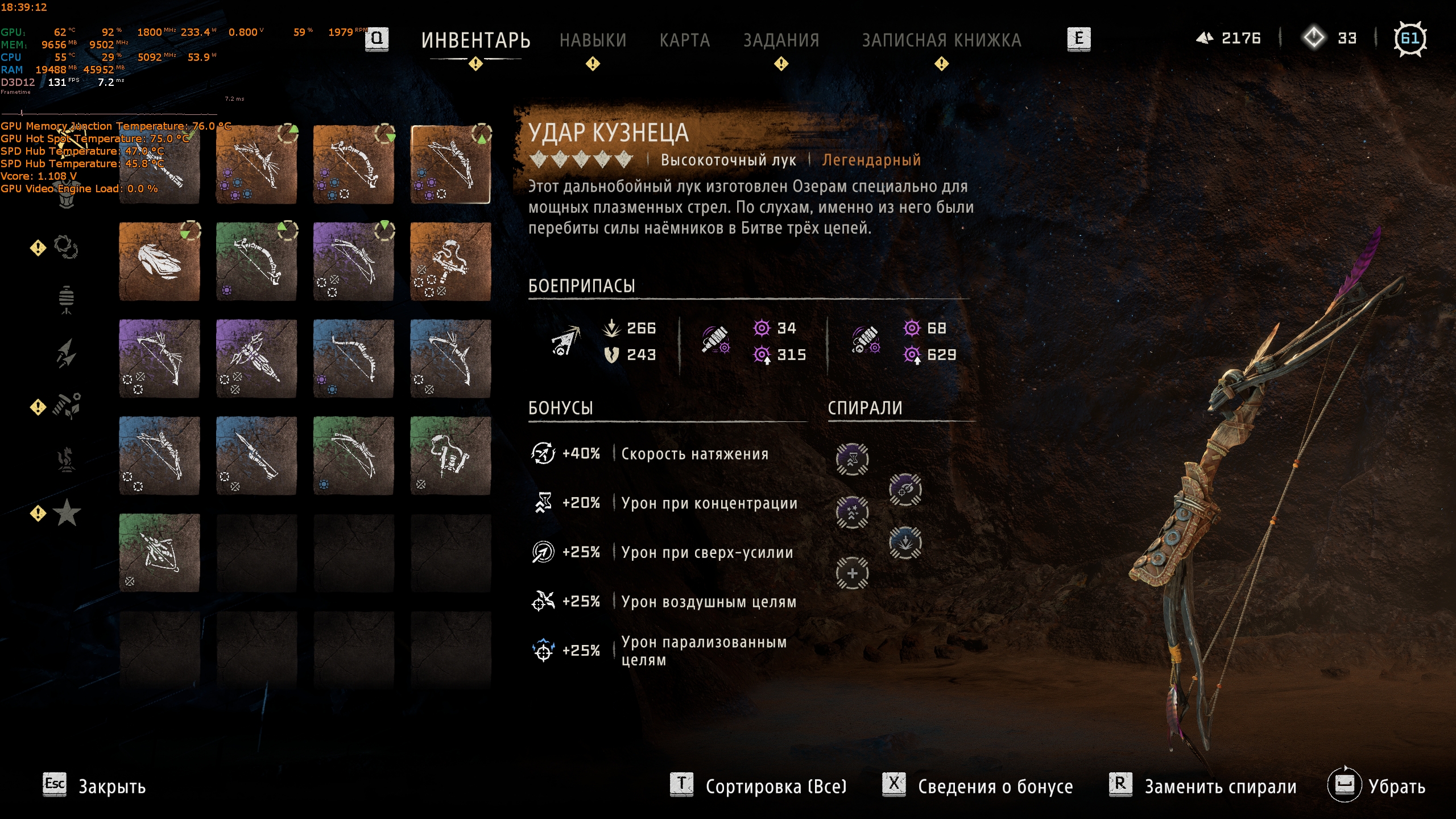
Task: Select the last green weapon slot with tripcaster
Action: click(x=159, y=553)
